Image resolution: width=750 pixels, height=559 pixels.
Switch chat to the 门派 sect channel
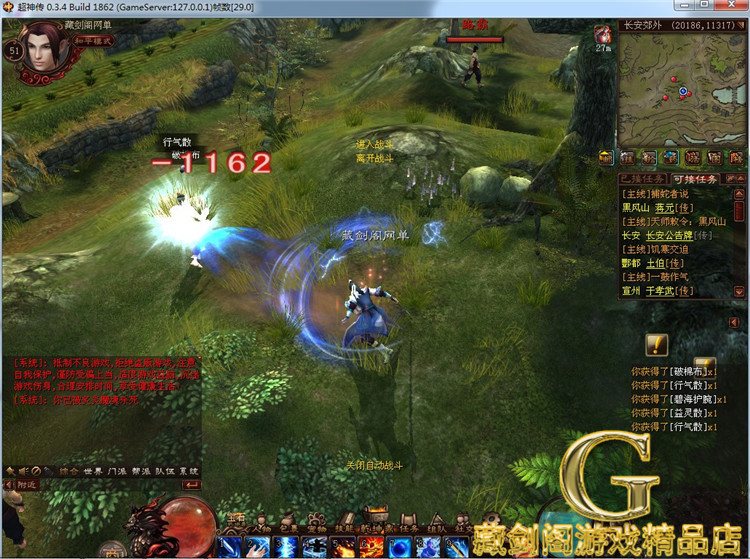[118, 470]
